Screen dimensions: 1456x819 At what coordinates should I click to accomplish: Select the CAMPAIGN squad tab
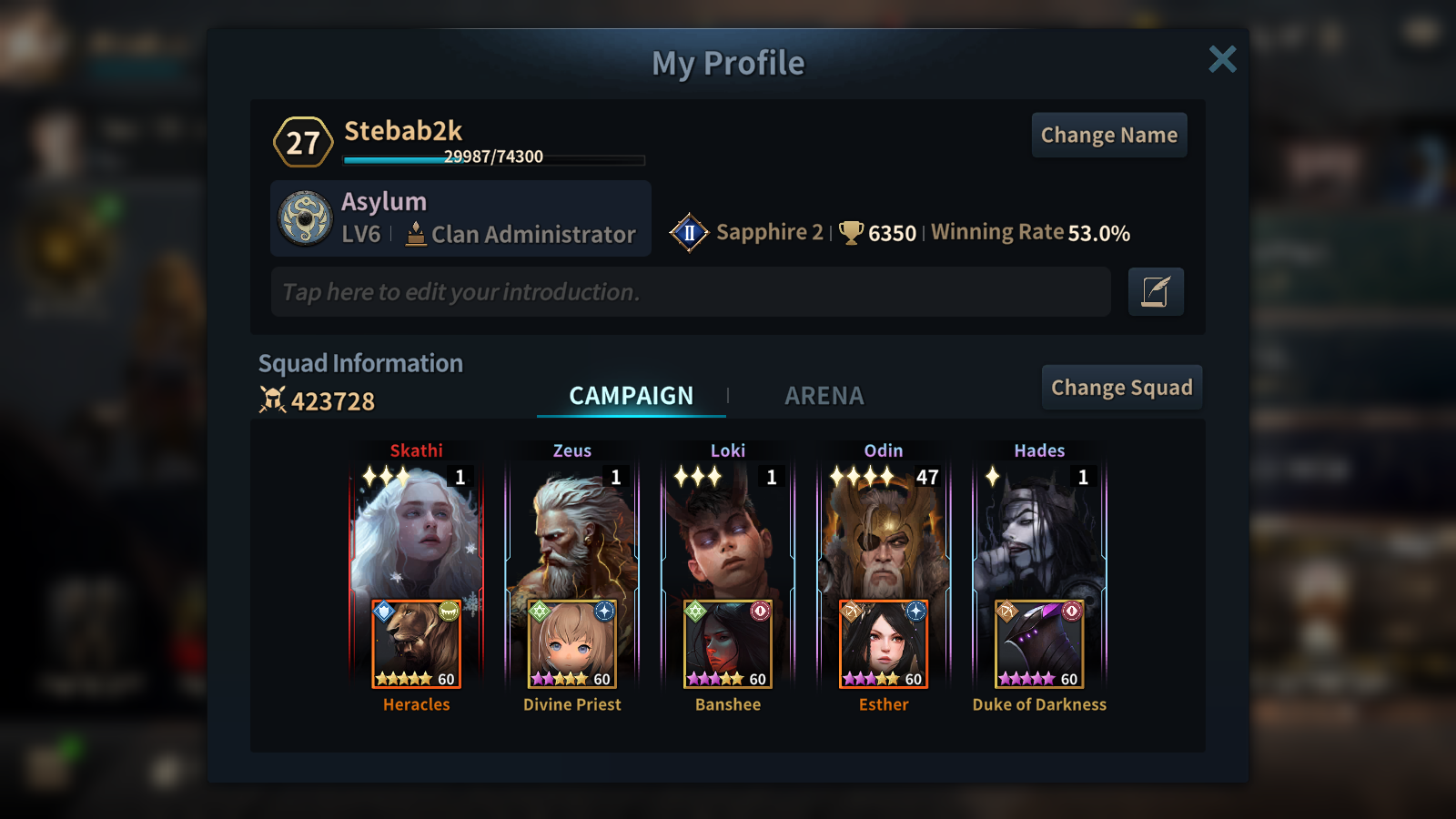tap(631, 396)
